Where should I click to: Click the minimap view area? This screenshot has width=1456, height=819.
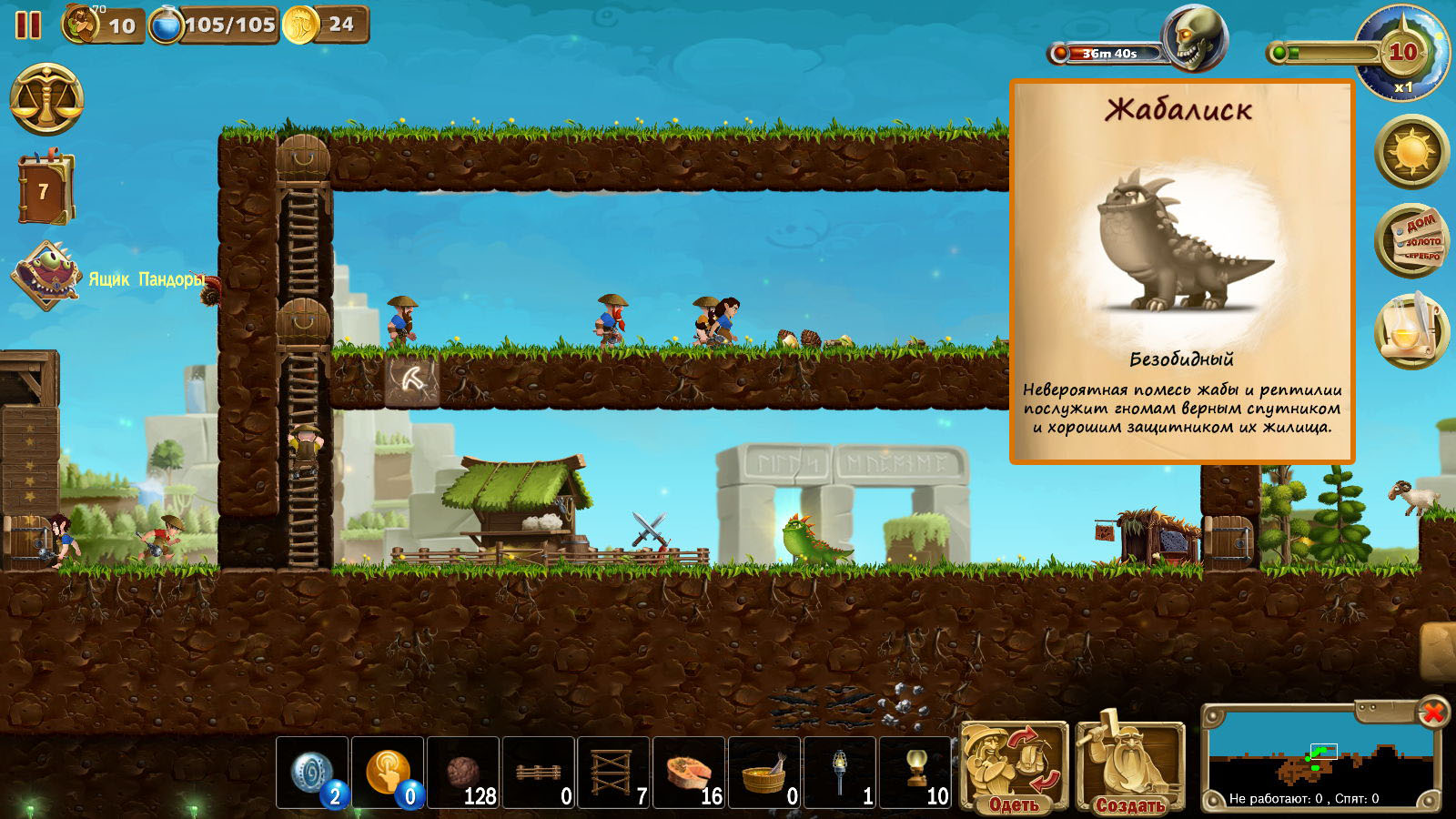pyautogui.click(x=1319, y=760)
